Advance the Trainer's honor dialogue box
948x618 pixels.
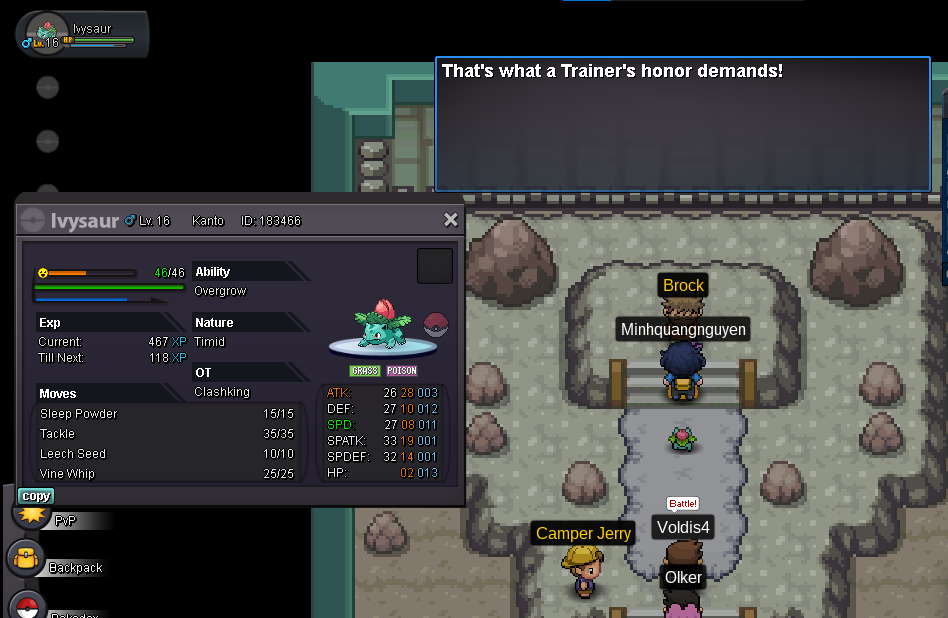[x=683, y=124]
